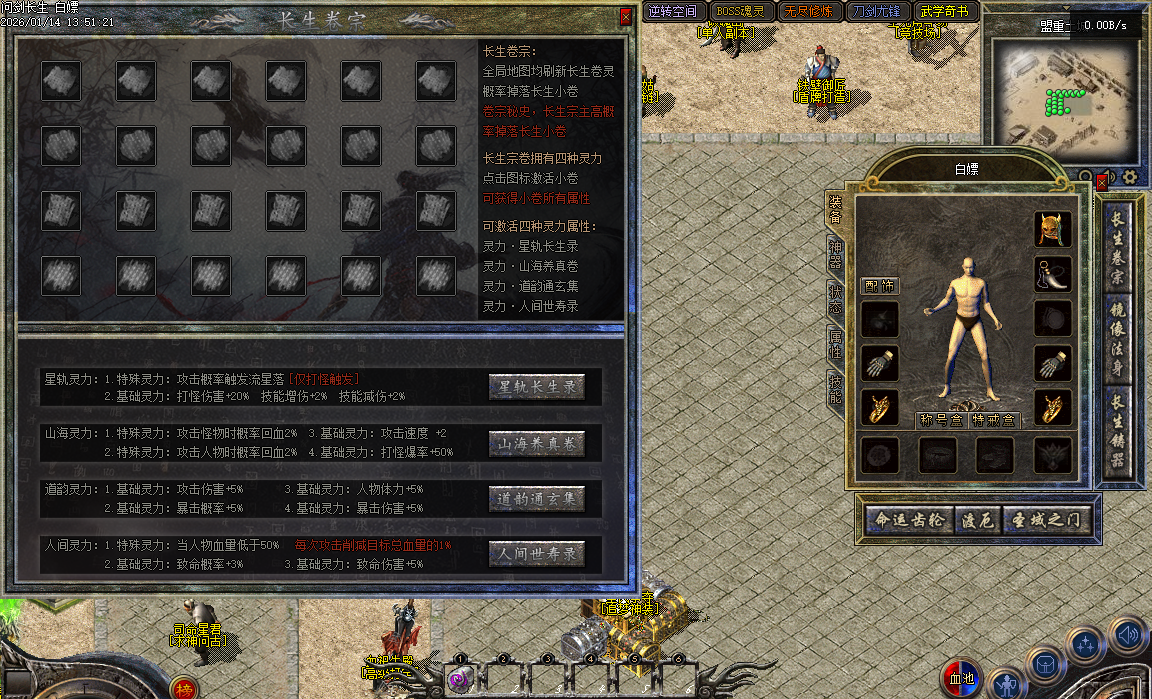Toggle sound with the speaker icon
The width and height of the screenshot is (1152, 699).
1127,634
